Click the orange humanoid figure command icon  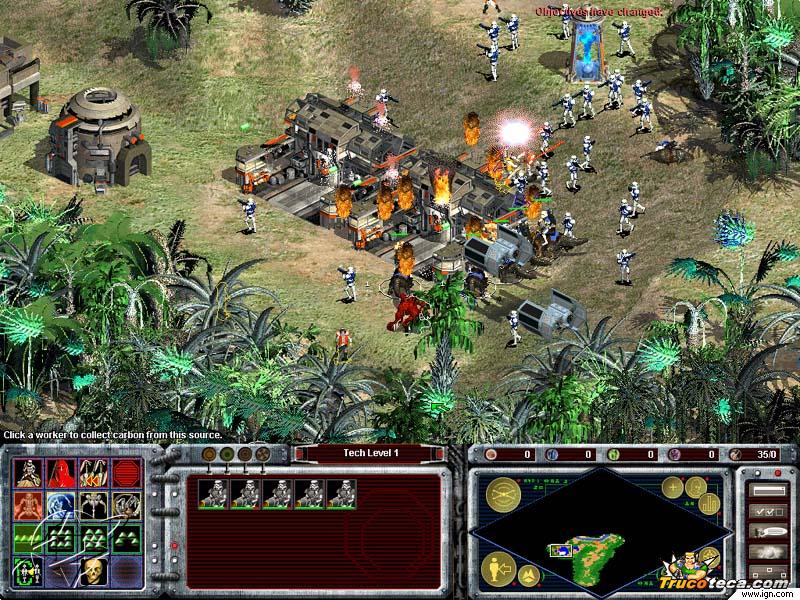point(28,504)
